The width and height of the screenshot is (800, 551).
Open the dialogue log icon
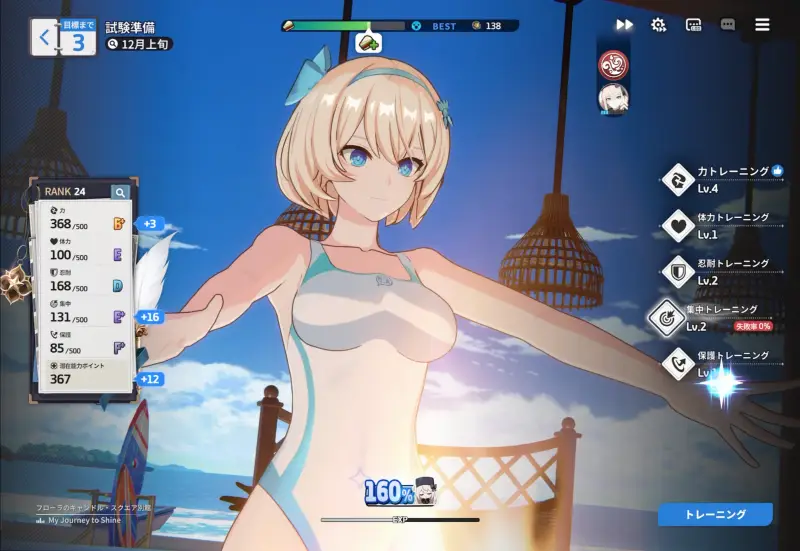coord(693,25)
